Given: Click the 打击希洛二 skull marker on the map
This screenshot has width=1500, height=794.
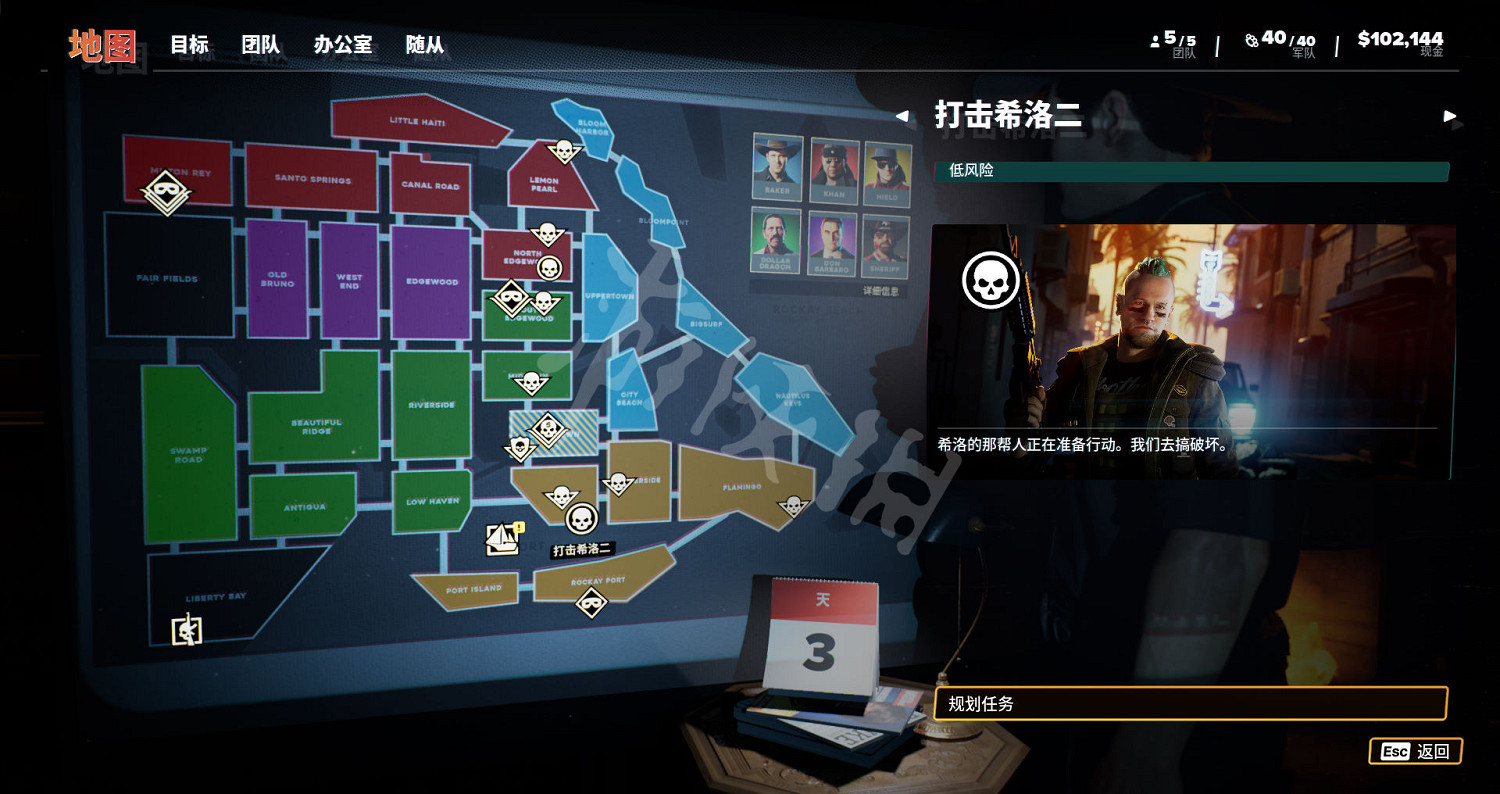Looking at the screenshot, I should (x=581, y=520).
